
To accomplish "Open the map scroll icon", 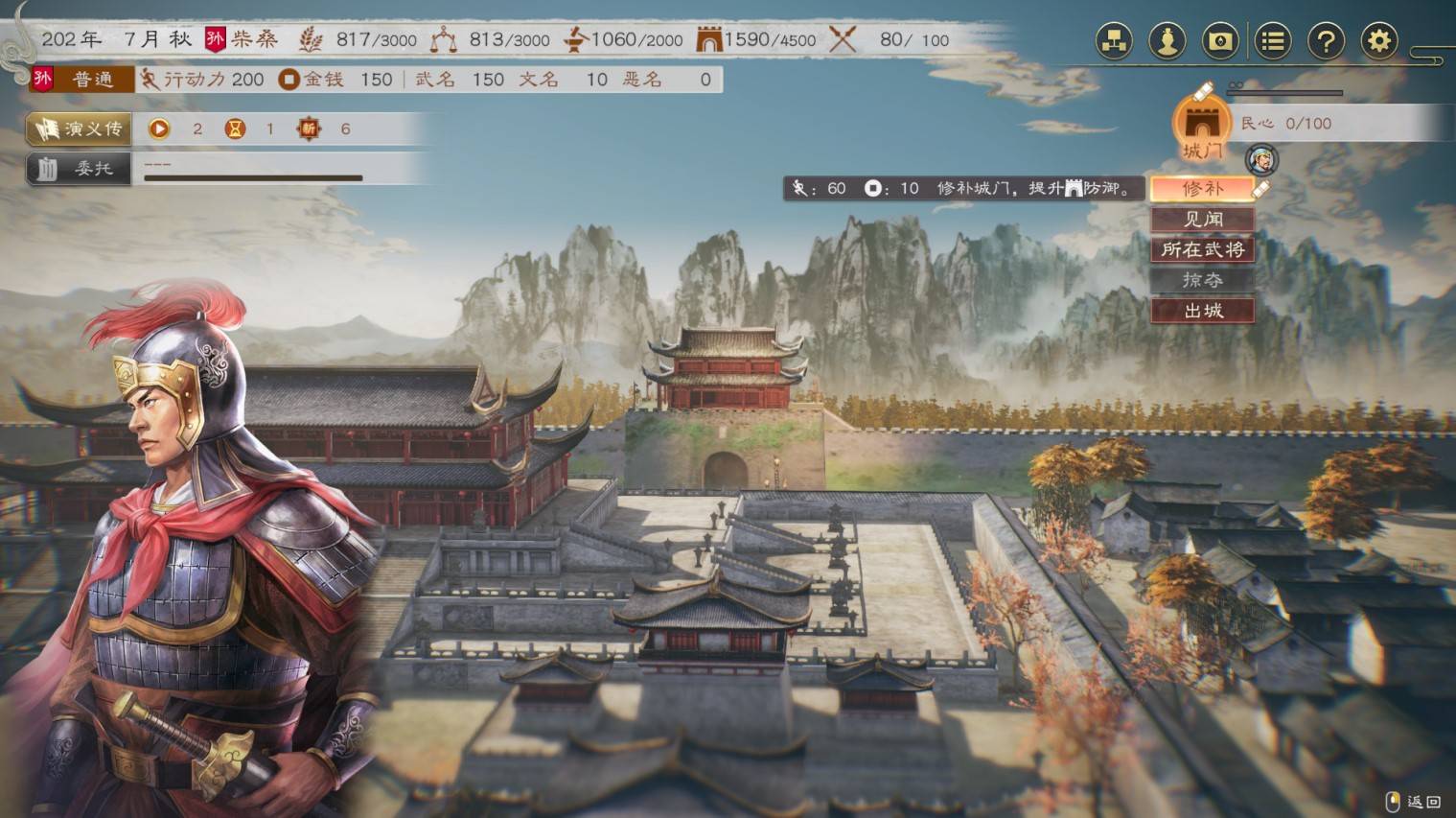I will tap(1219, 41).
